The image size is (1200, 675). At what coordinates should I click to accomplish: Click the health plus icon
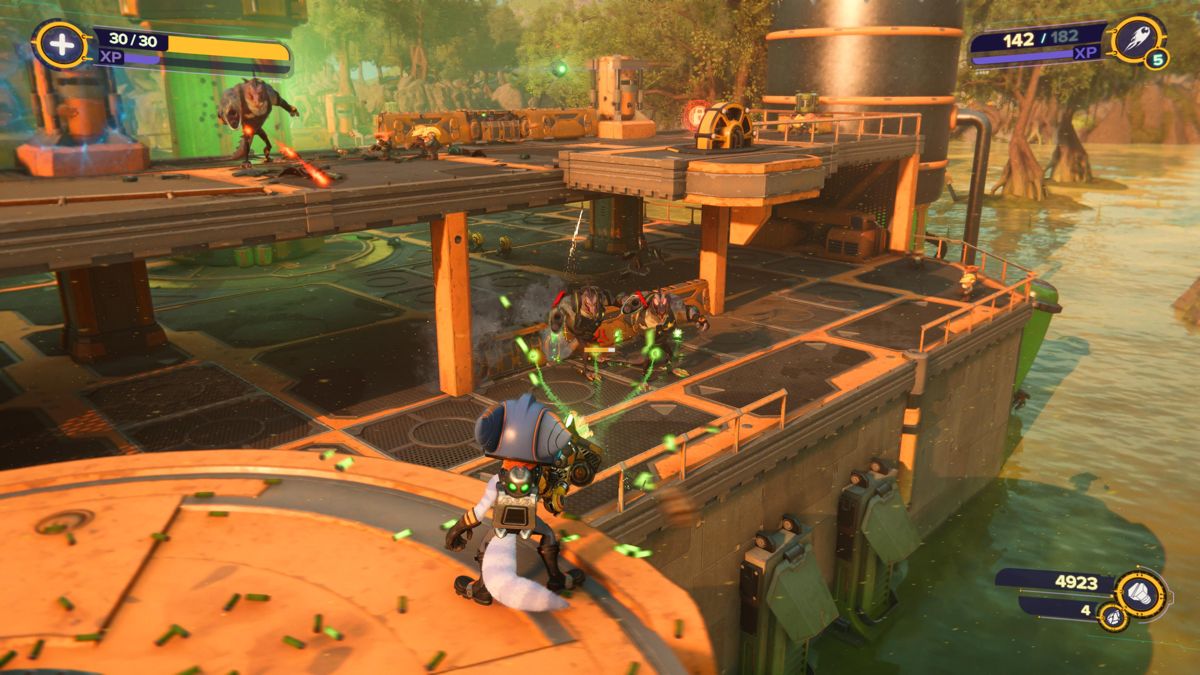pyautogui.click(x=59, y=45)
